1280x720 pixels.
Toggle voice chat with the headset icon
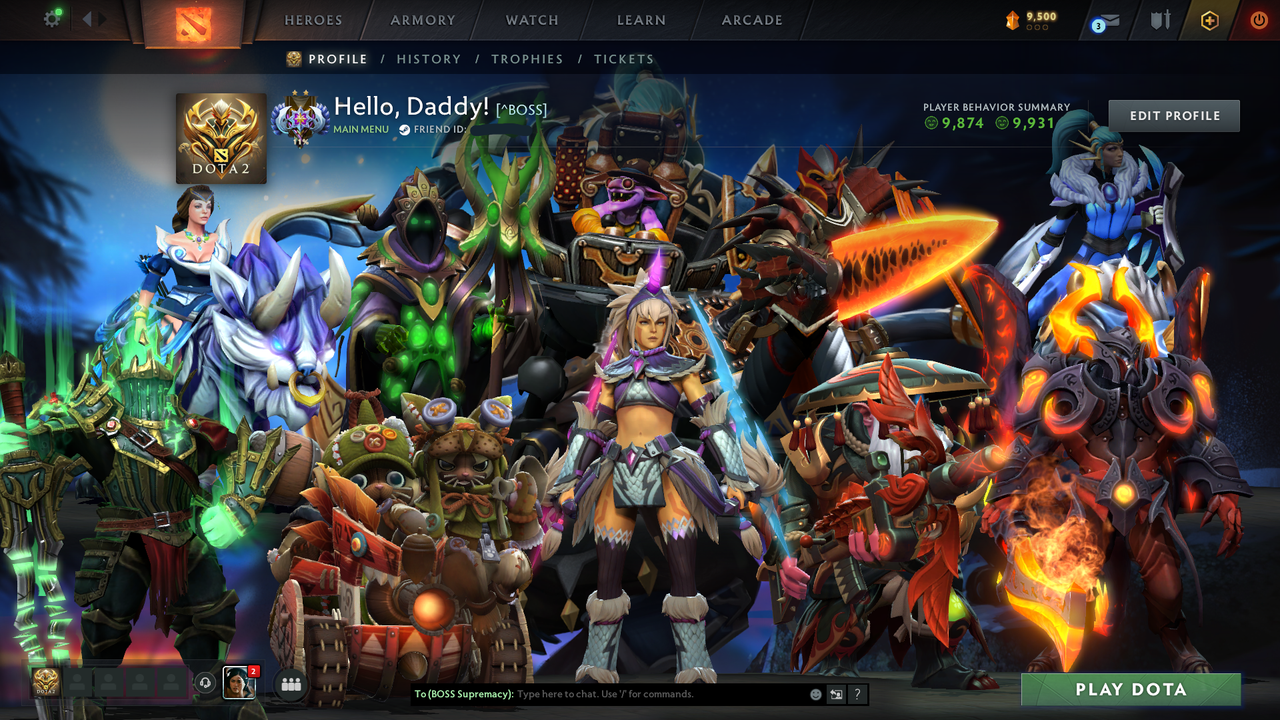[207, 682]
